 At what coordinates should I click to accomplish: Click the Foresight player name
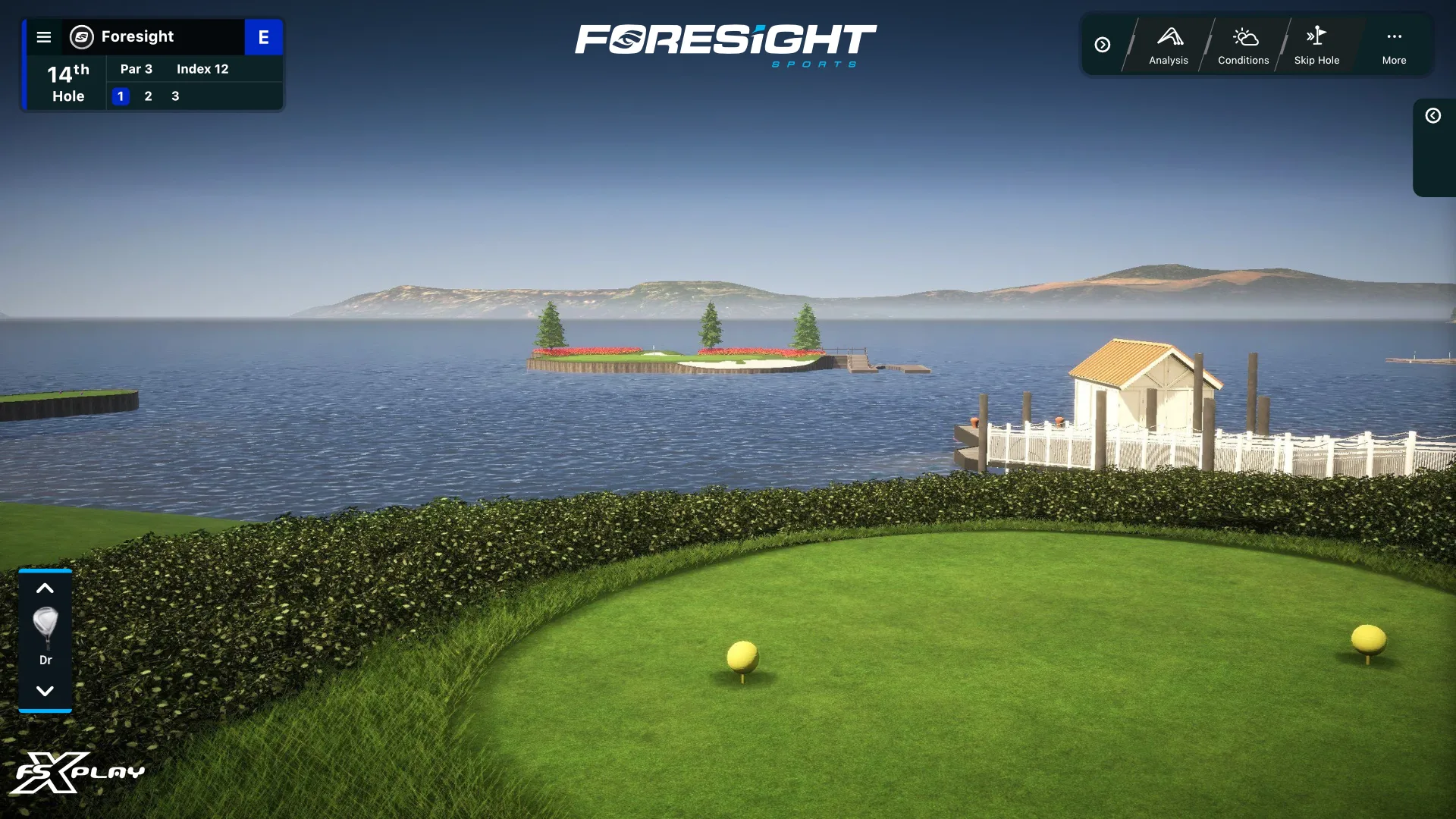[x=137, y=36]
